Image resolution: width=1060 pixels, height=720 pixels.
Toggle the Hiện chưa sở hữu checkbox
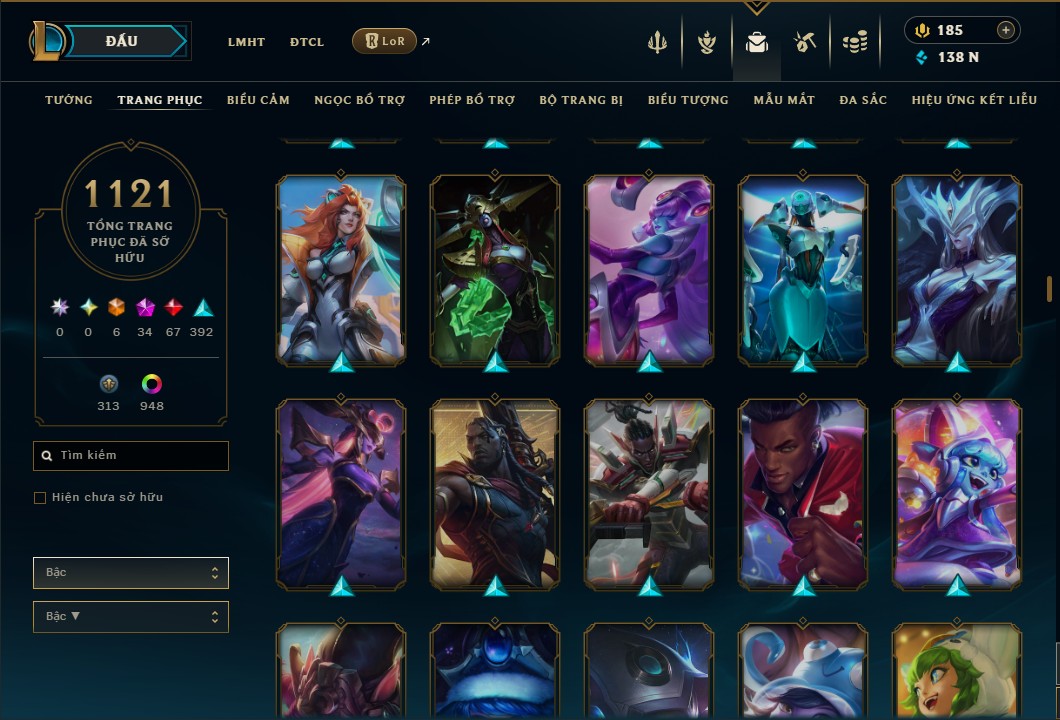point(40,498)
